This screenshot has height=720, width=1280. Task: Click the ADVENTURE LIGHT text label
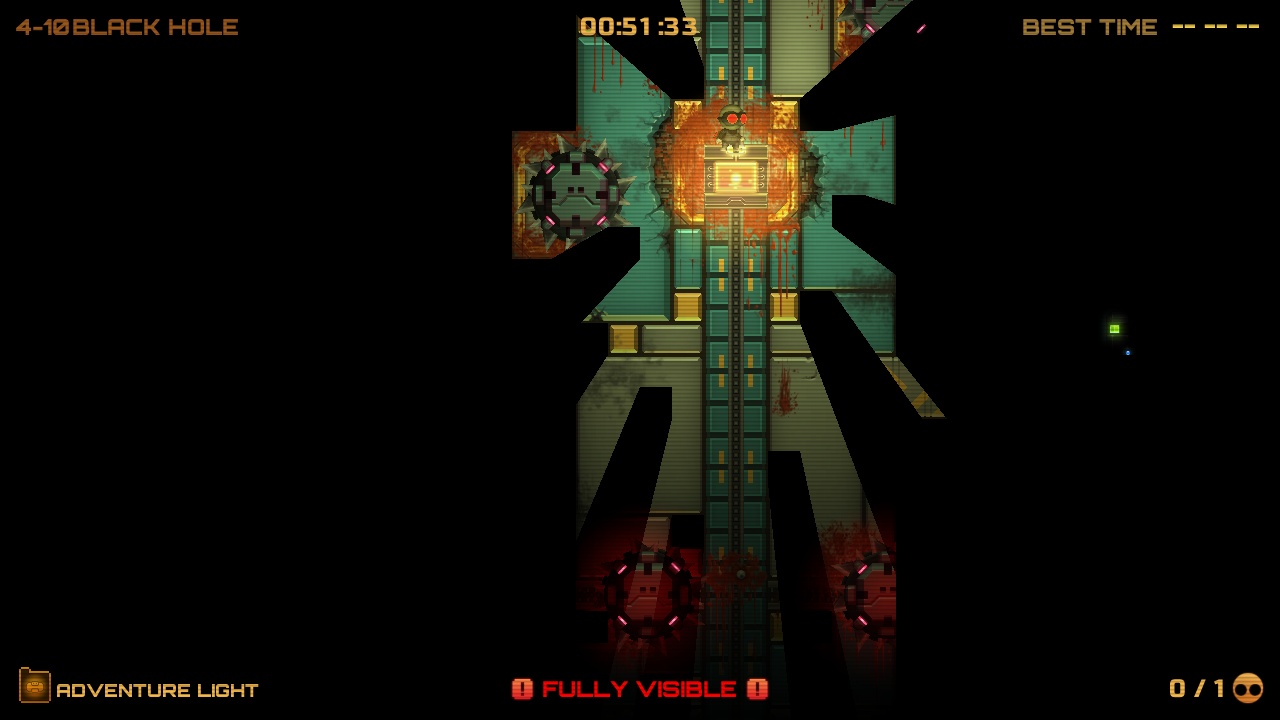click(157, 689)
